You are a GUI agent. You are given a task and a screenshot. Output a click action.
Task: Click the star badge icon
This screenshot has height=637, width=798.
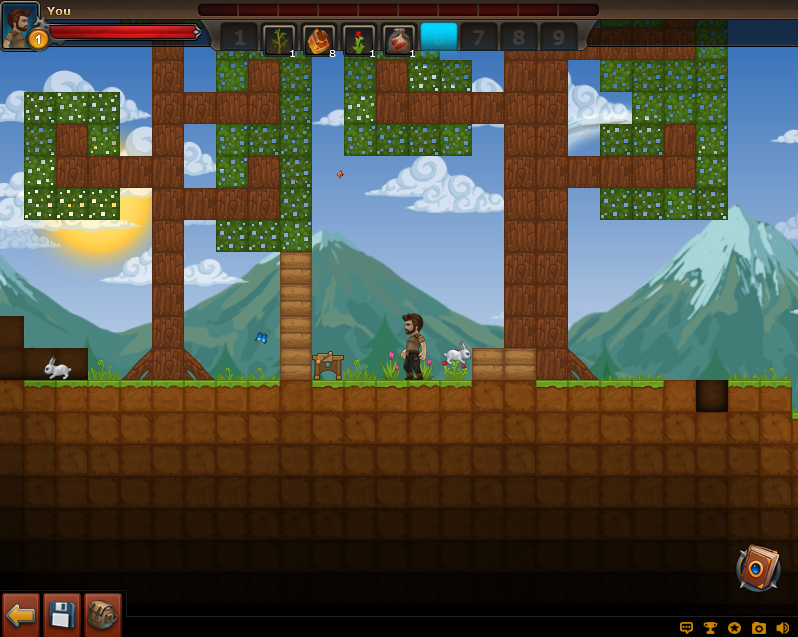(735, 628)
